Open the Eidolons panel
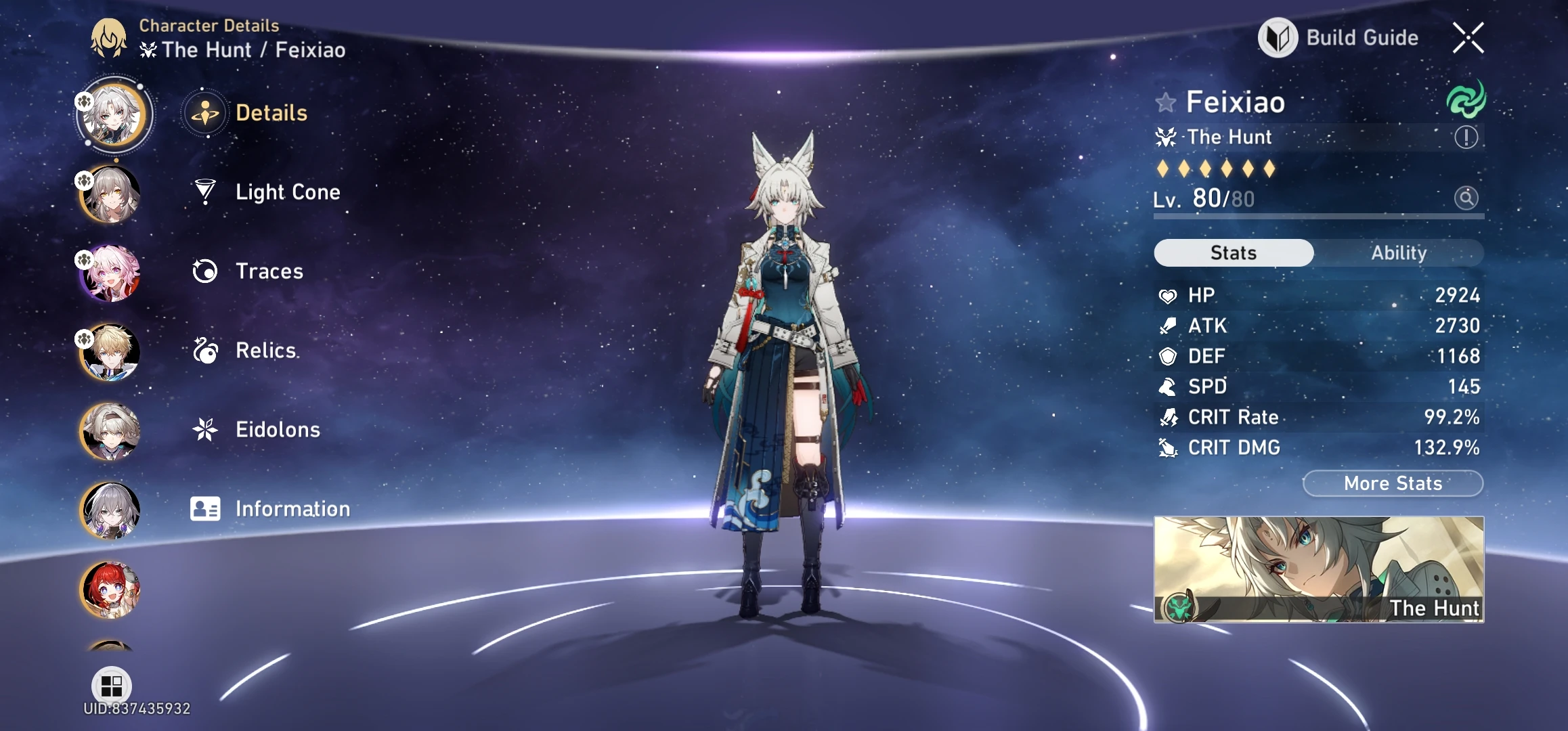Screen dimensions: 1568x731 tap(278, 429)
